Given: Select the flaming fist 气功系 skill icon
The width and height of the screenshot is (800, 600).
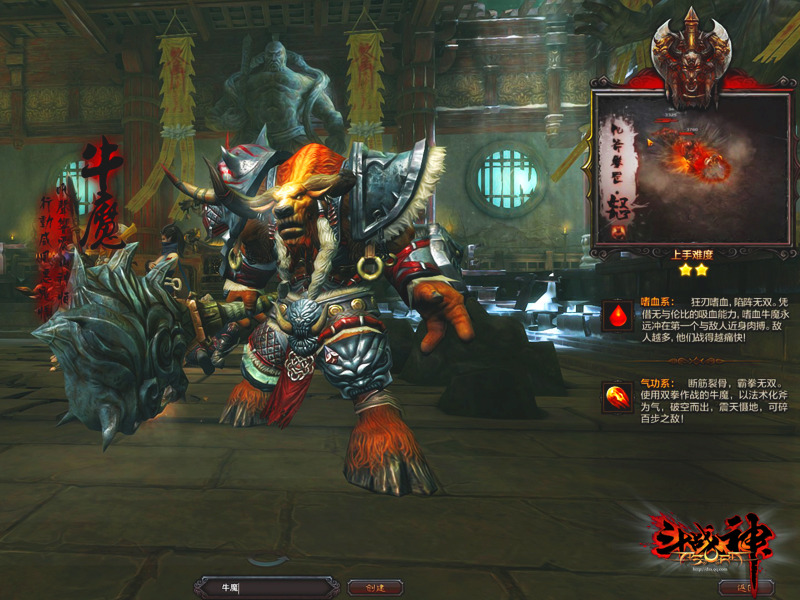Looking at the screenshot, I should pos(618,397).
